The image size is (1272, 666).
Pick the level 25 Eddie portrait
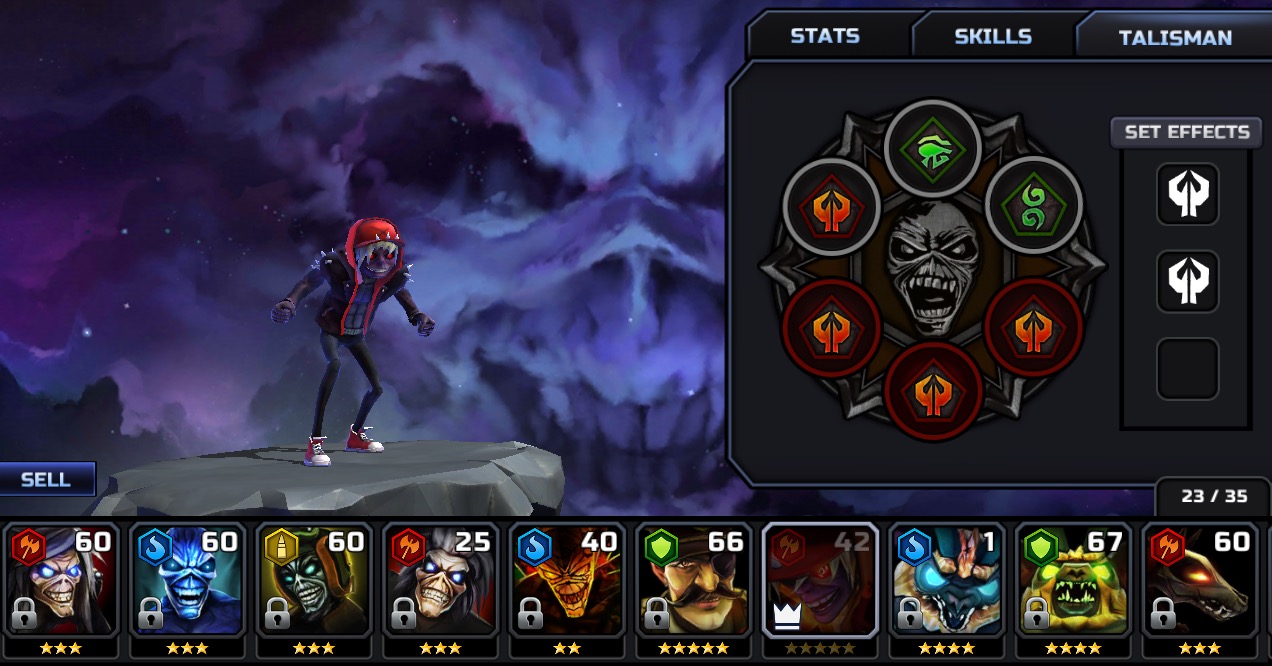[x=440, y=581]
